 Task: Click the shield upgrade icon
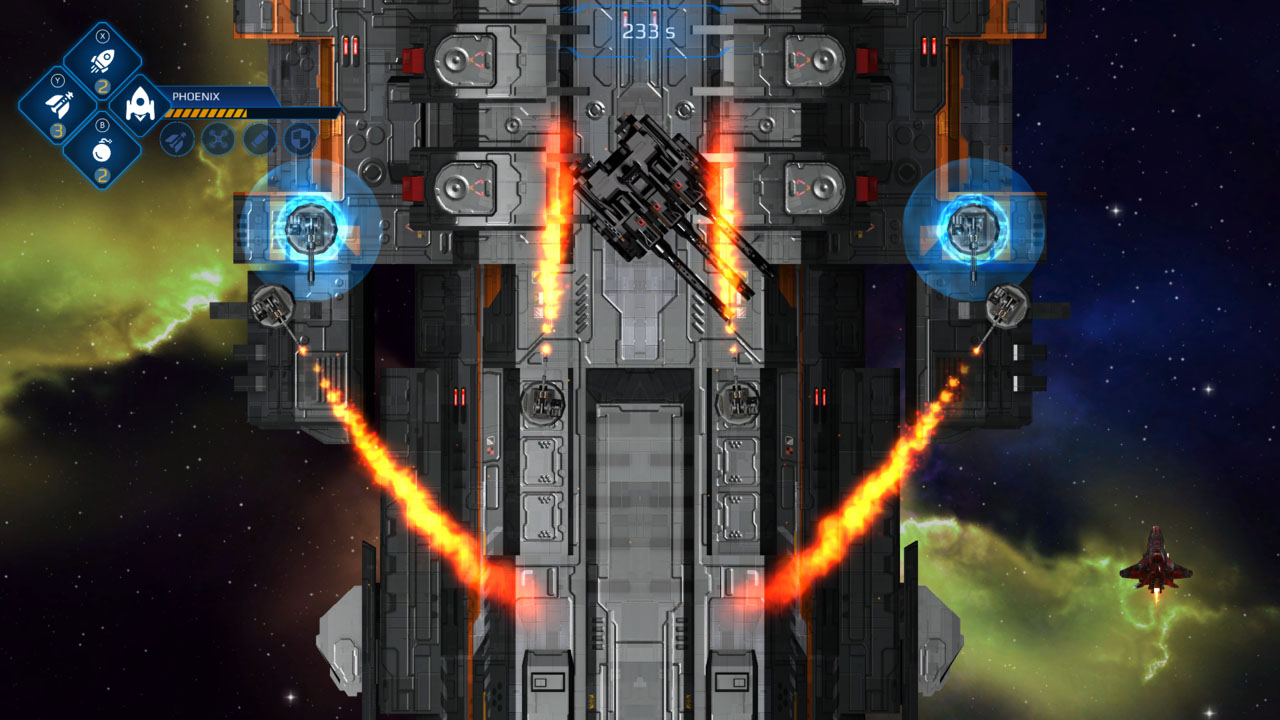click(x=297, y=137)
